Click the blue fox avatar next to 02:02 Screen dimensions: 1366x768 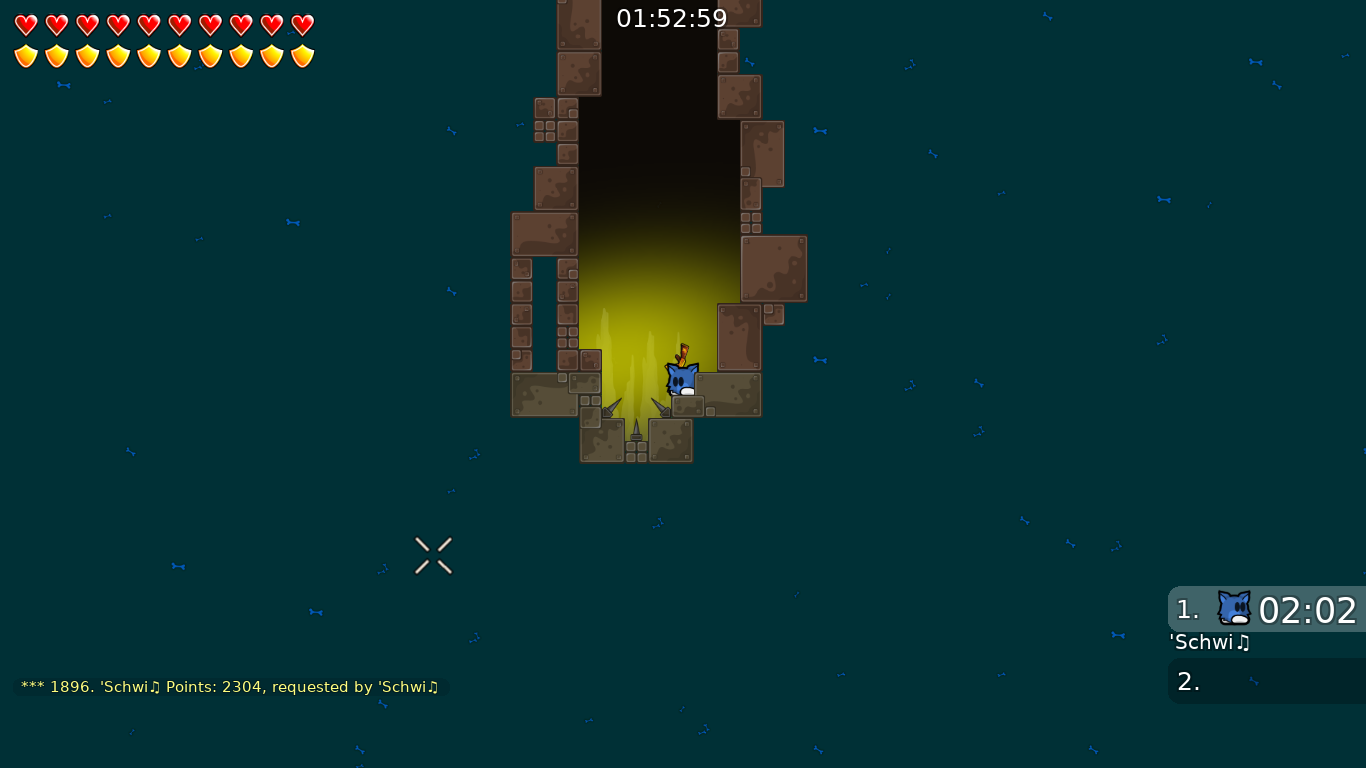tap(1235, 609)
